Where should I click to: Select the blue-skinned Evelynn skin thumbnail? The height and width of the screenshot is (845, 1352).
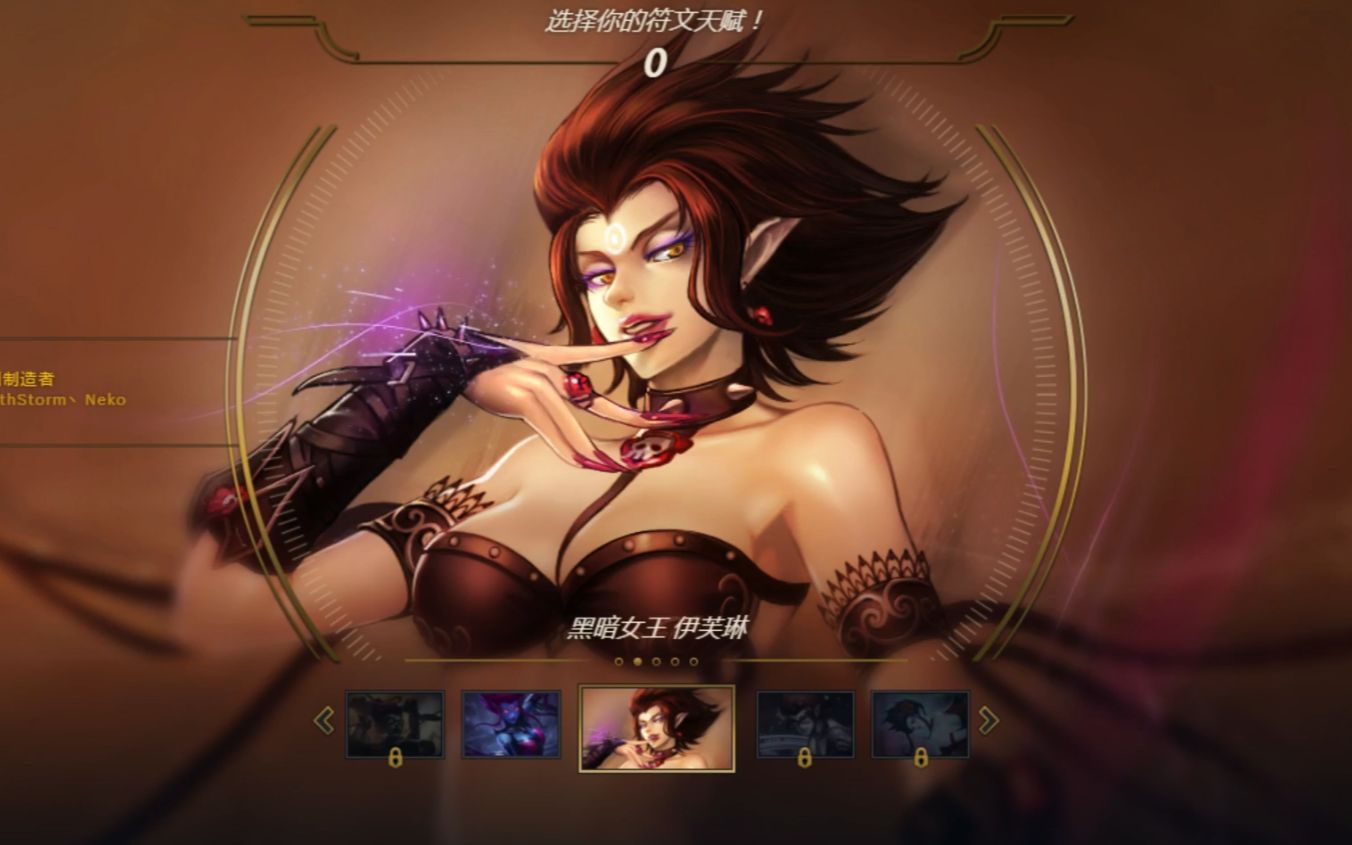point(511,724)
